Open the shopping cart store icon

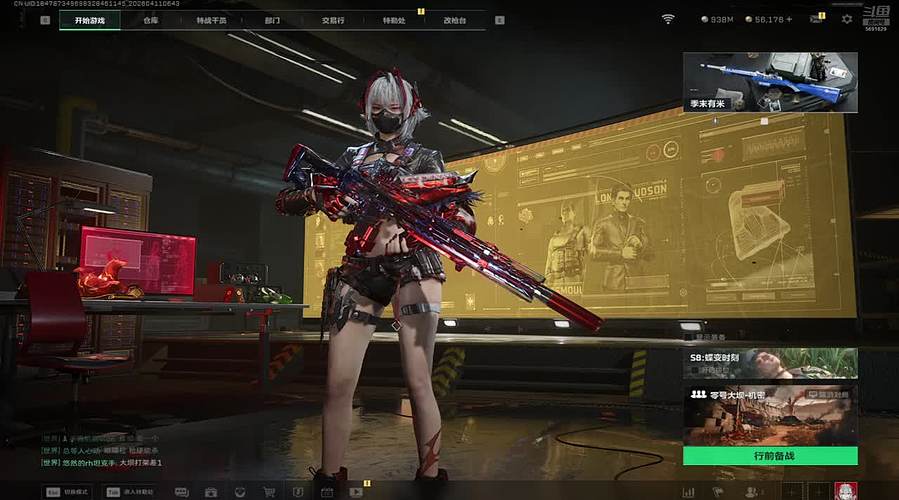[269, 492]
